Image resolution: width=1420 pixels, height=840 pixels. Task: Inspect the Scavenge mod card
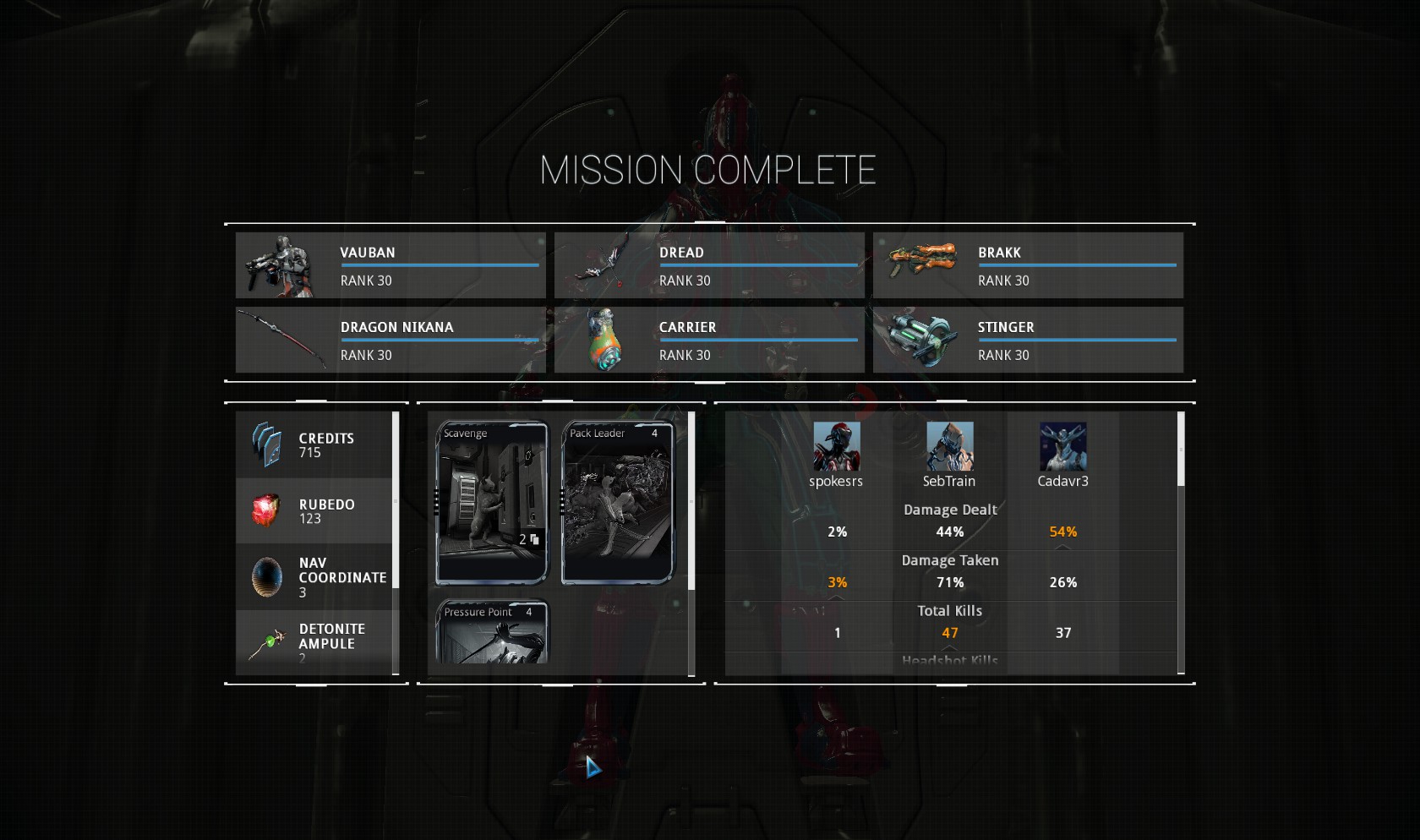click(492, 502)
